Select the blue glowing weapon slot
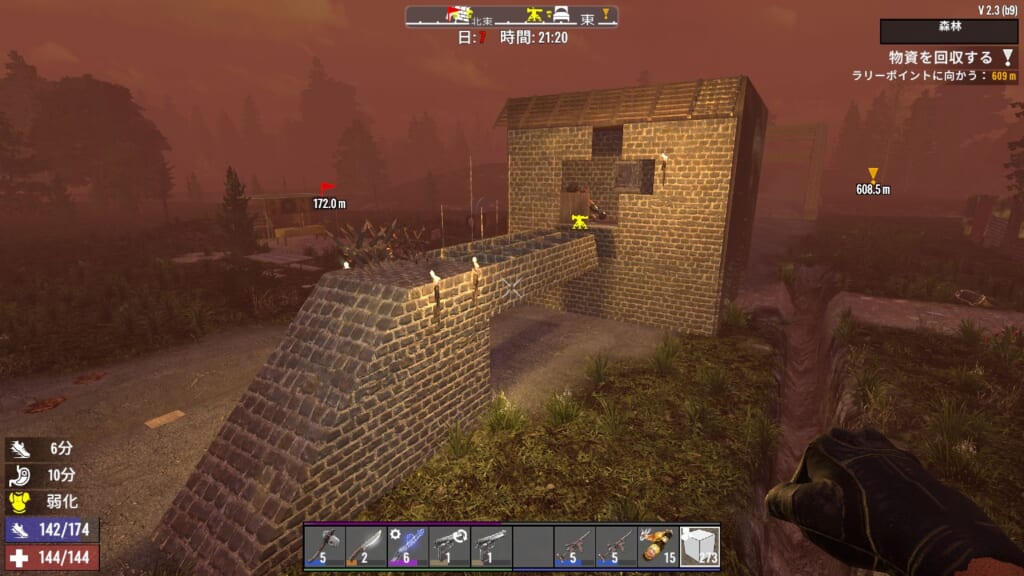 408,546
